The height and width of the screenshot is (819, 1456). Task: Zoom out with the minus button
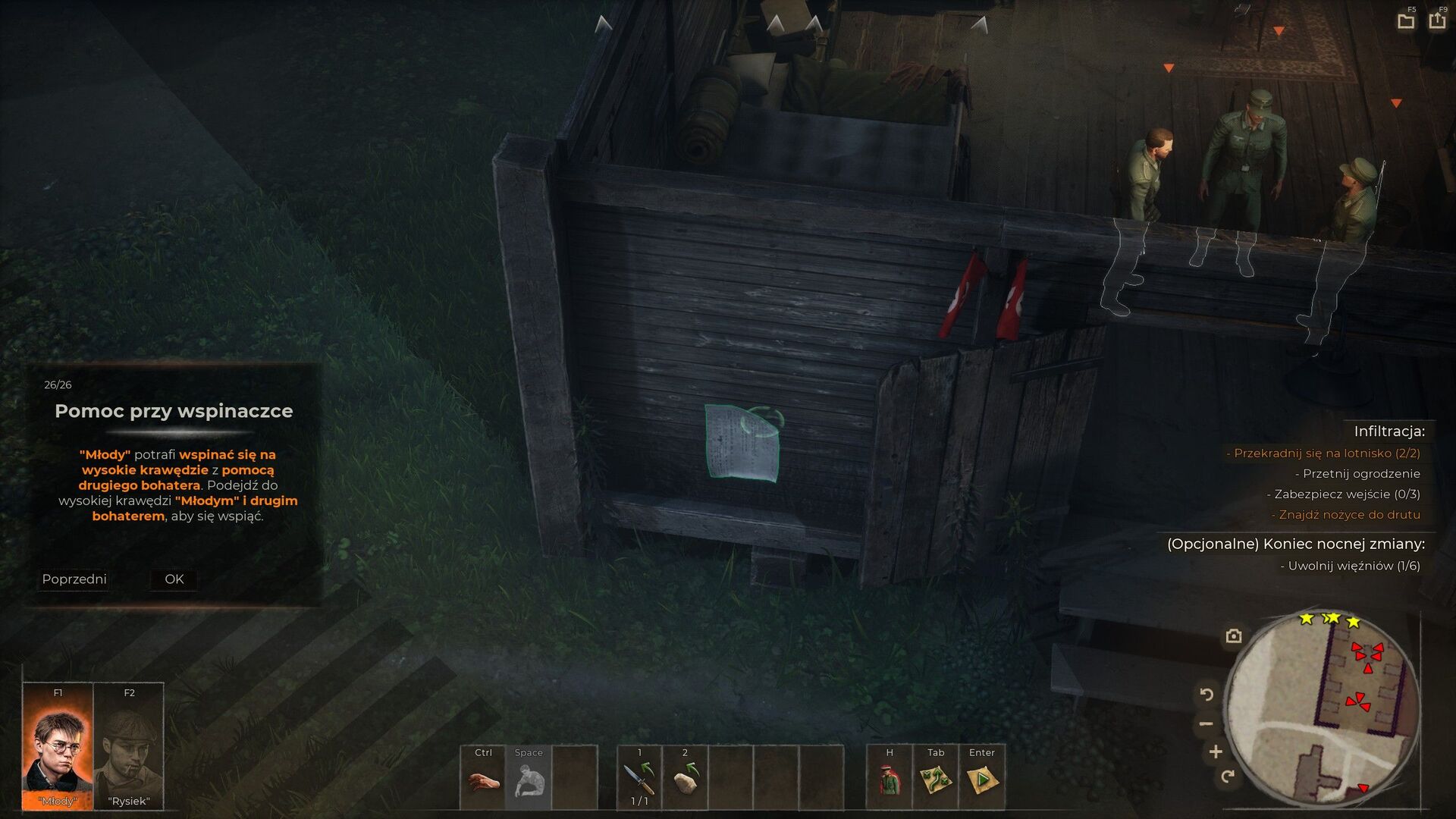(1207, 723)
